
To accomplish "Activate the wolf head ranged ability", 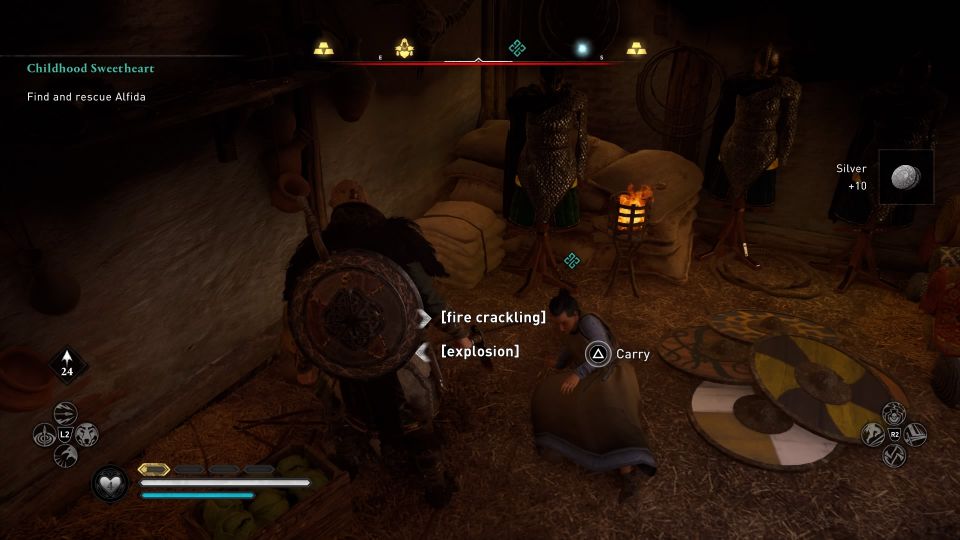I will [86, 435].
